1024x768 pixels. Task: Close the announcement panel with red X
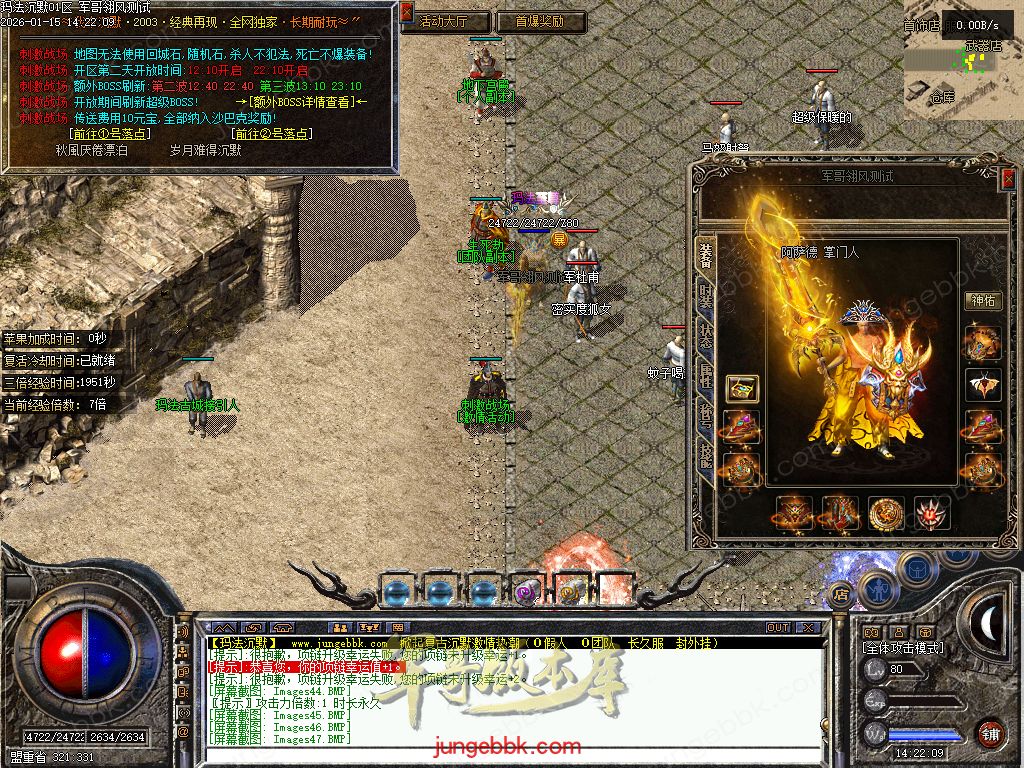[x=407, y=11]
